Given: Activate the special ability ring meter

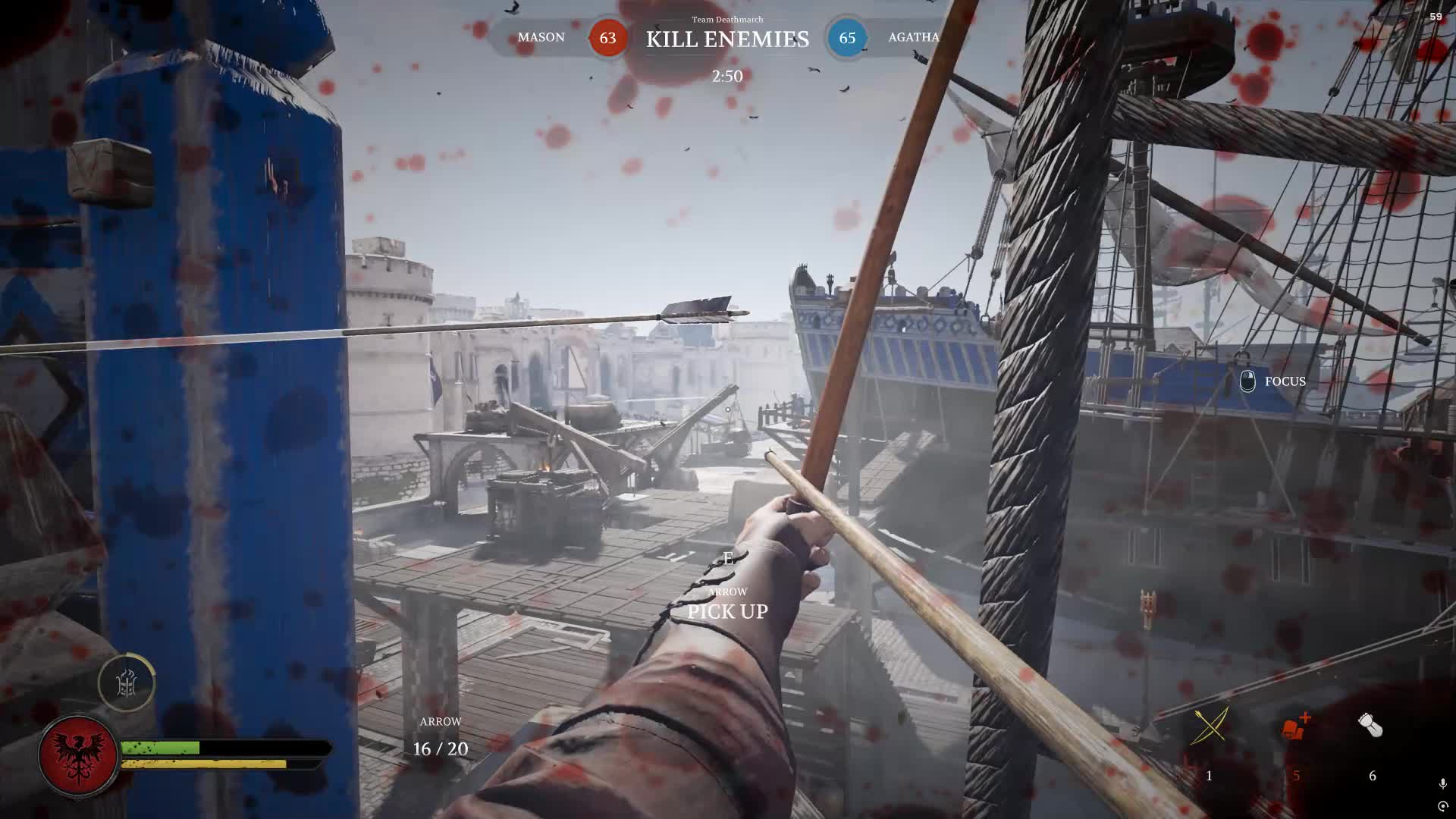Looking at the screenshot, I should tap(129, 683).
